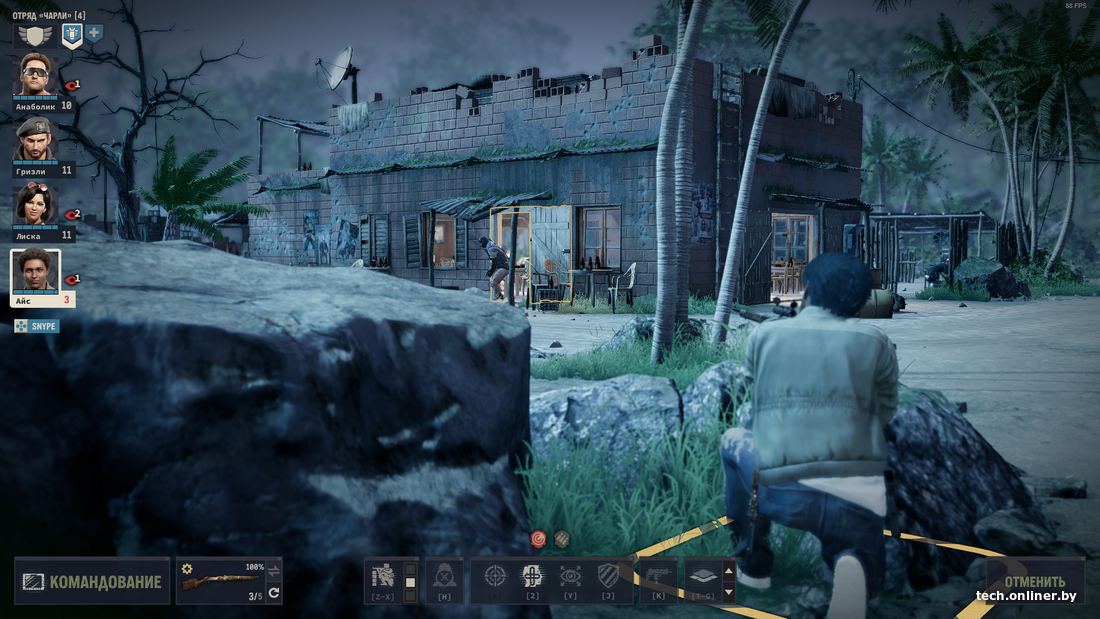This screenshot has height=619, width=1100.
Task: Select the highlighted Айс portrait
Action: coord(35,272)
